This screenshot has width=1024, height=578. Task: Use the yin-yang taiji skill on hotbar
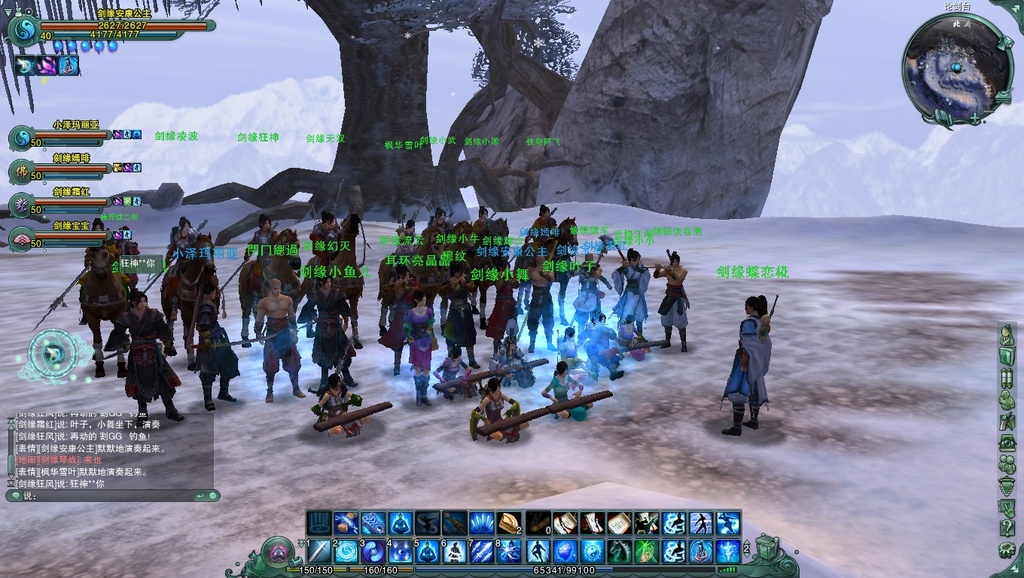[x=592, y=551]
